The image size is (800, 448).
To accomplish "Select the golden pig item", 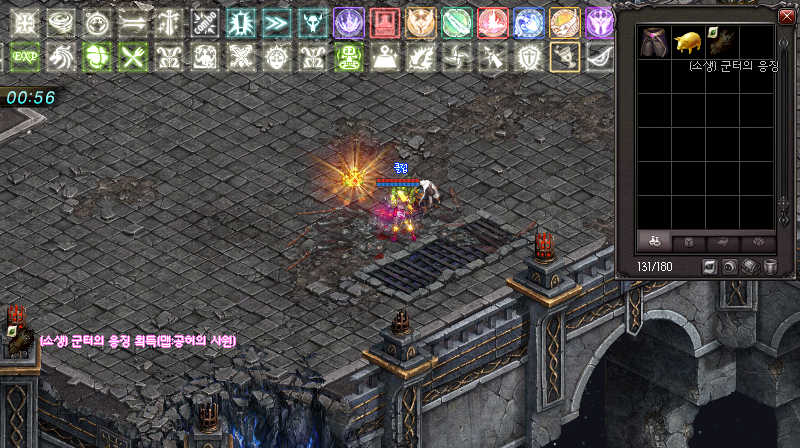I will tap(689, 42).
